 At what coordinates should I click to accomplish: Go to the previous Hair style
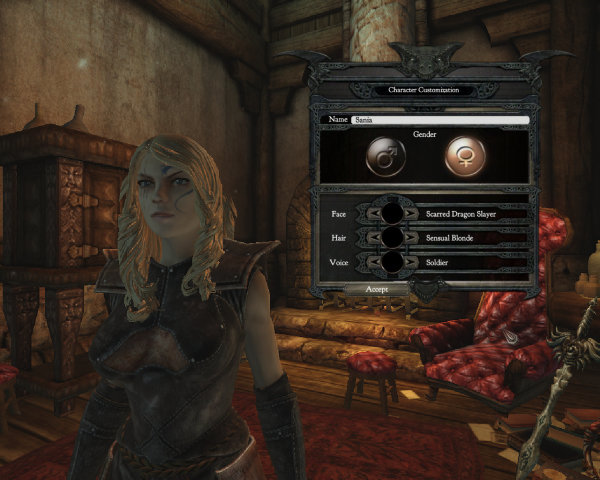374,238
